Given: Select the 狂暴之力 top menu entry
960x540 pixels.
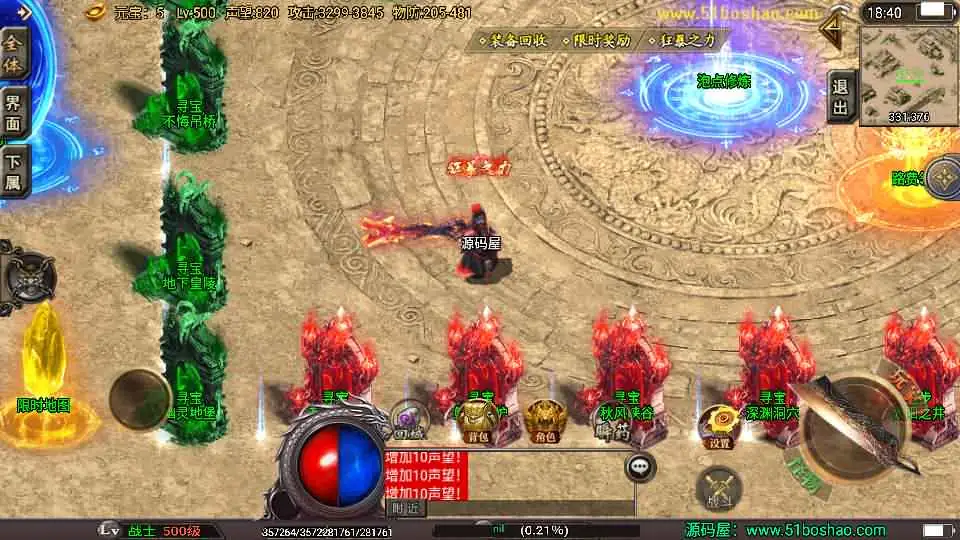Looking at the screenshot, I should pyautogui.click(x=686, y=41).
